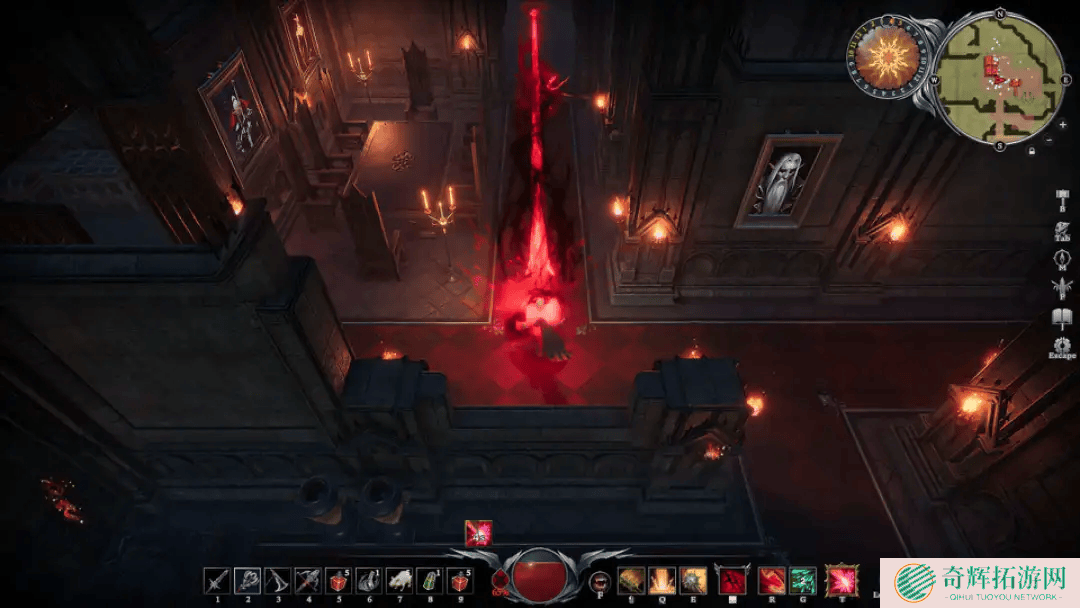Open the character inventory Tab icon

click(x=1062, y=231)
